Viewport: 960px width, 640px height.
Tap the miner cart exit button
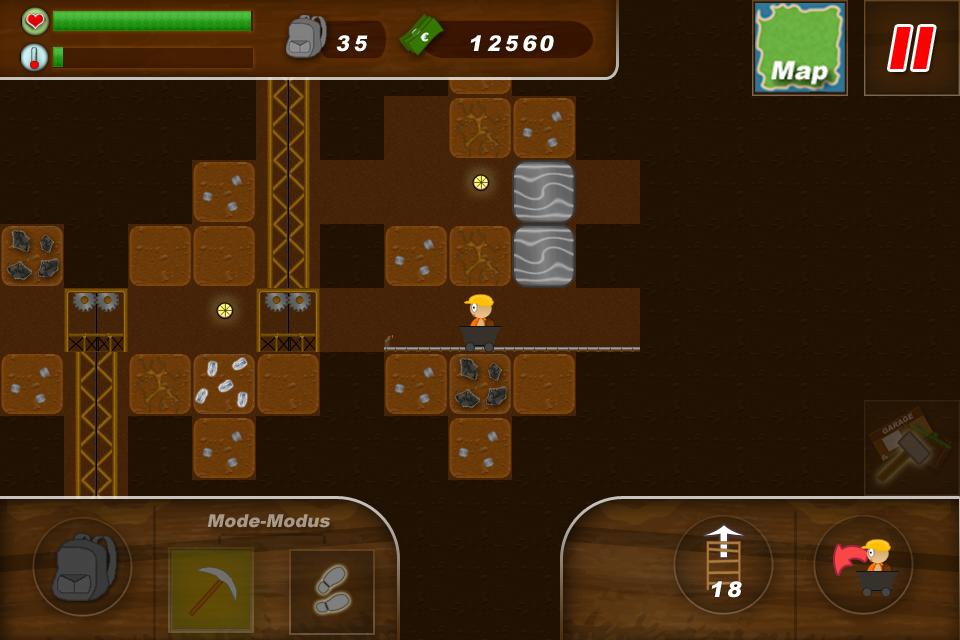click(x=863, y=564)
